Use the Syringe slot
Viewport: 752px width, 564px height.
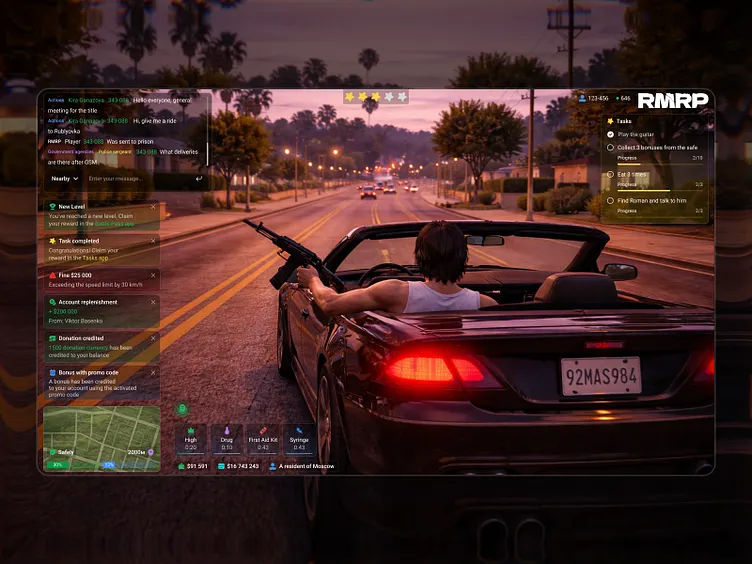299,439
